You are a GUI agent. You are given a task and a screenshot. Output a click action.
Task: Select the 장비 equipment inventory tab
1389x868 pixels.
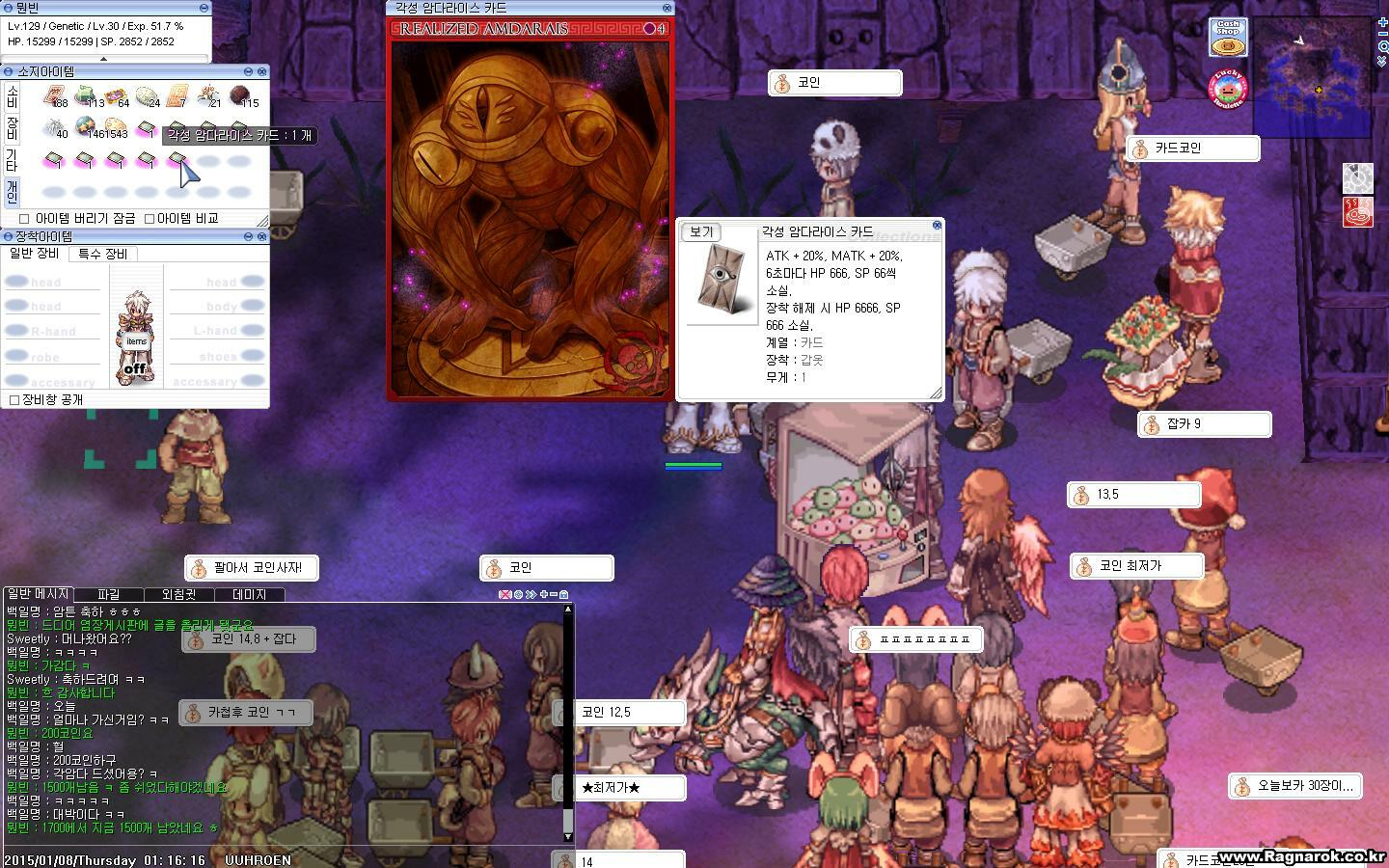click(12, 128)
